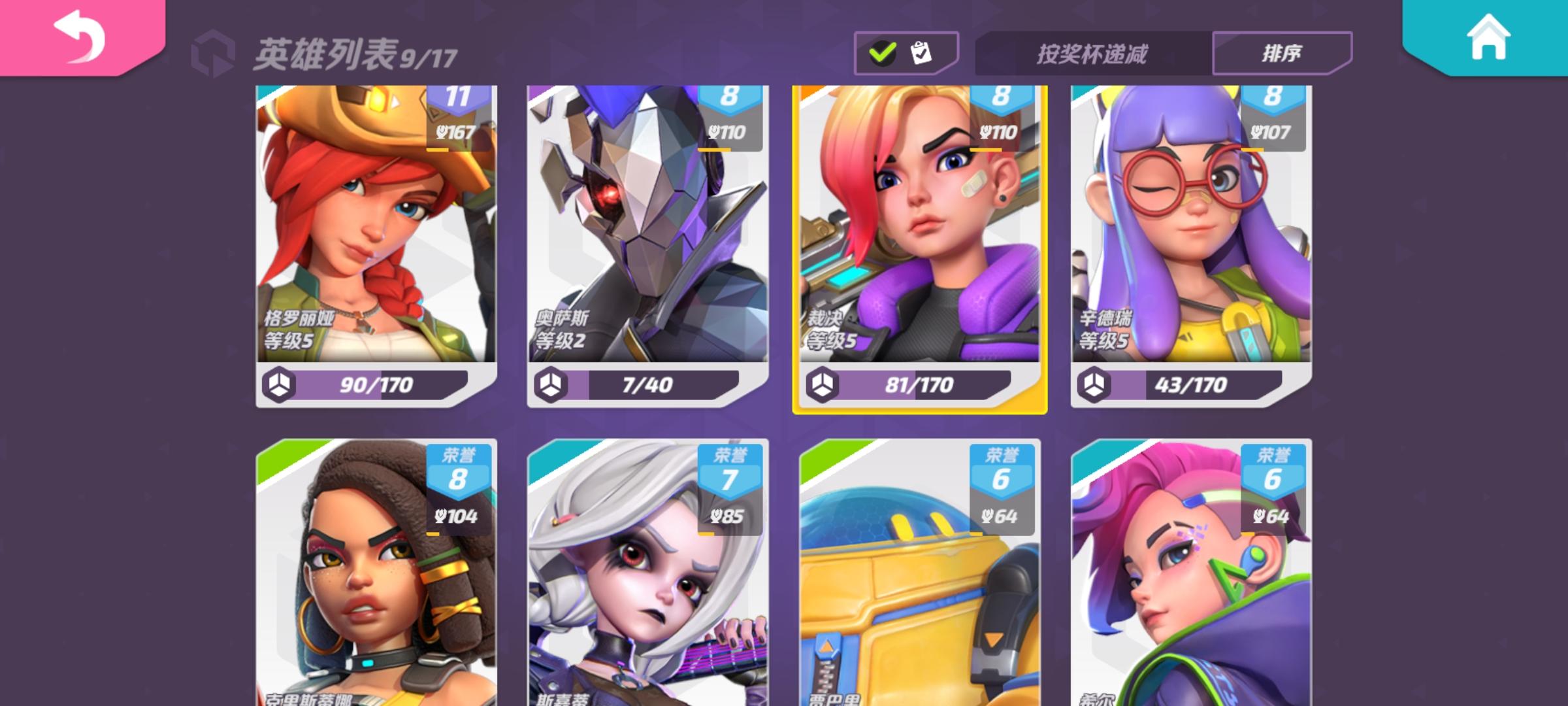Click the 81/170 progress bar on 裁决
The width and height of the screenshot is (1568, 706).
click(918, 386)
